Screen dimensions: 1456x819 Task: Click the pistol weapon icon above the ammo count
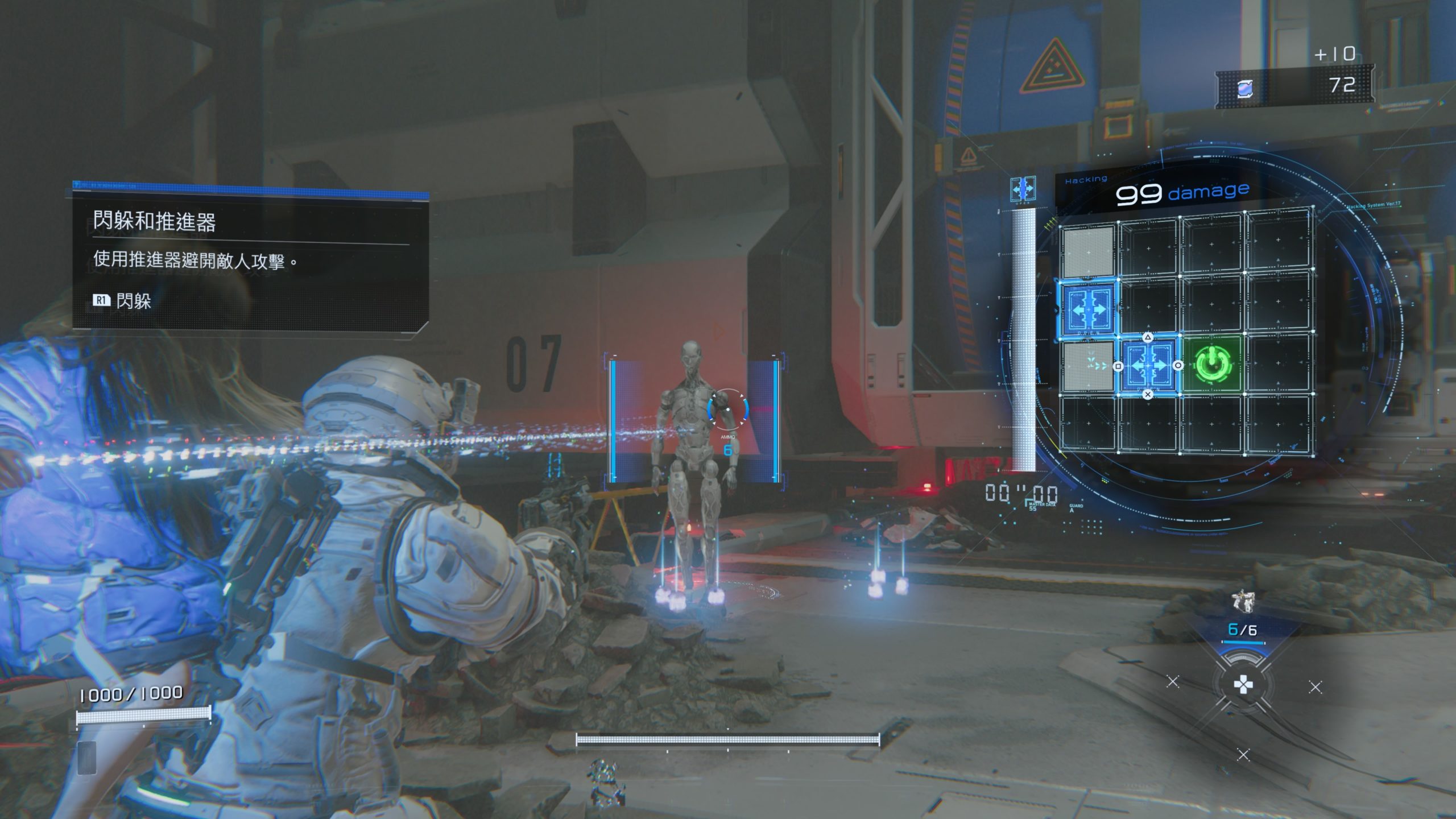1243,602
